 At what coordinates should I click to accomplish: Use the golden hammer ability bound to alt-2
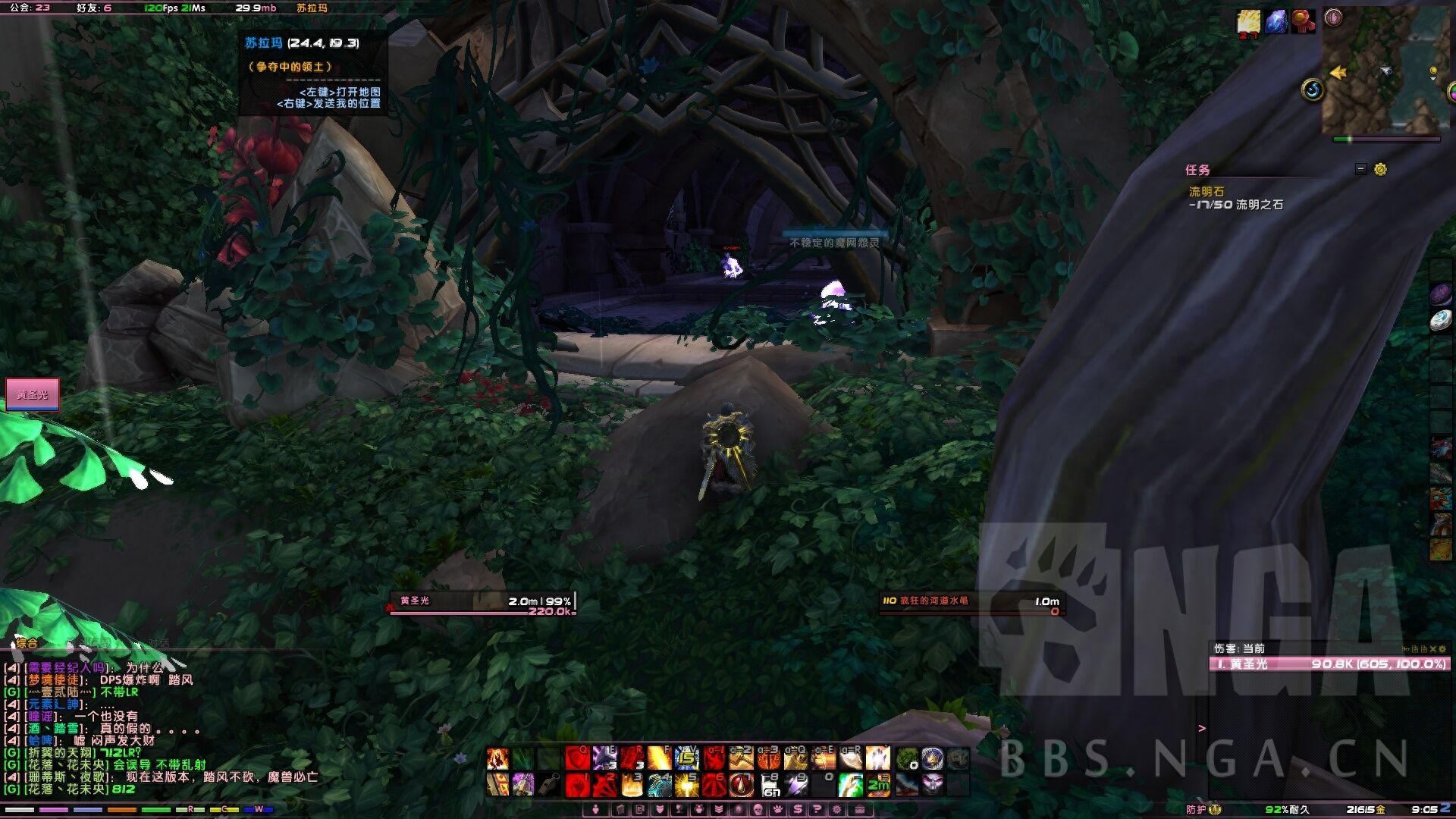click(742, 758)
